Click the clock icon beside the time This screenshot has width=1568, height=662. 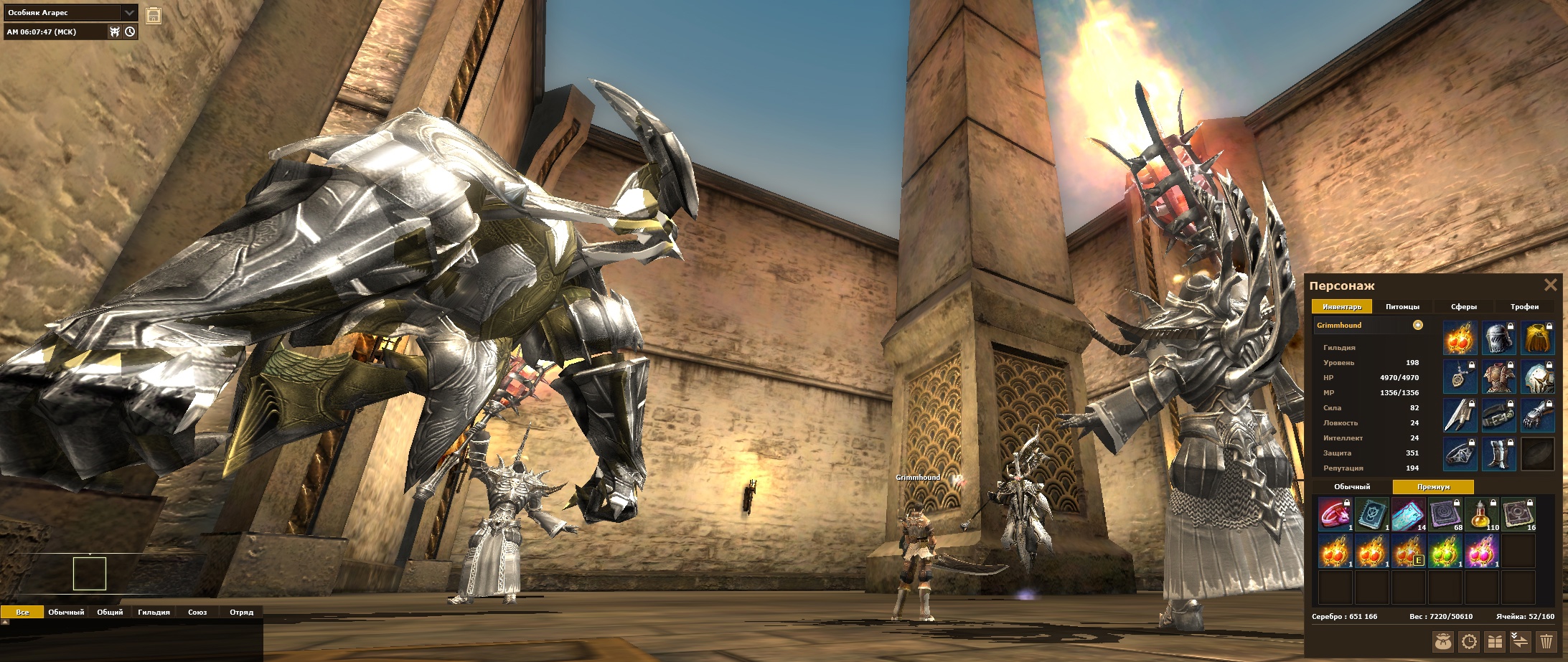pyautogui.click(x=130, y=32)
